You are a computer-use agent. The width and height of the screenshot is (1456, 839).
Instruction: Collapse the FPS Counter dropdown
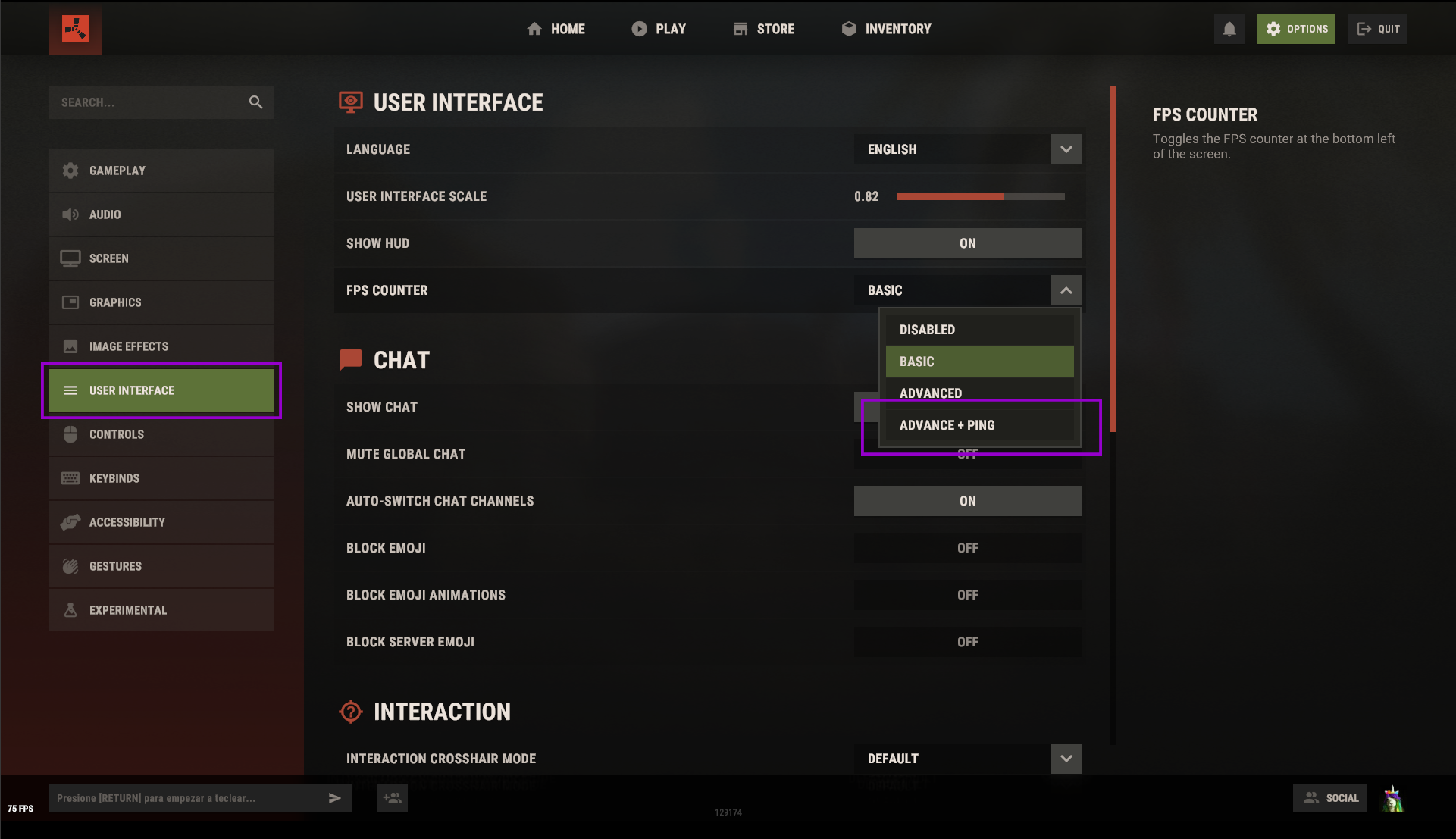(1066, 290)
